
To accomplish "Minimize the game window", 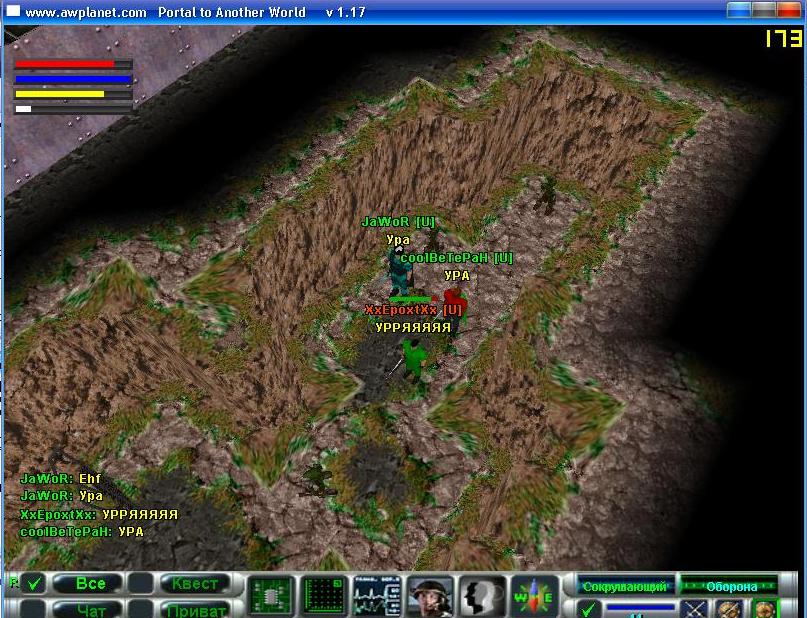I will (x=738, y=12).
